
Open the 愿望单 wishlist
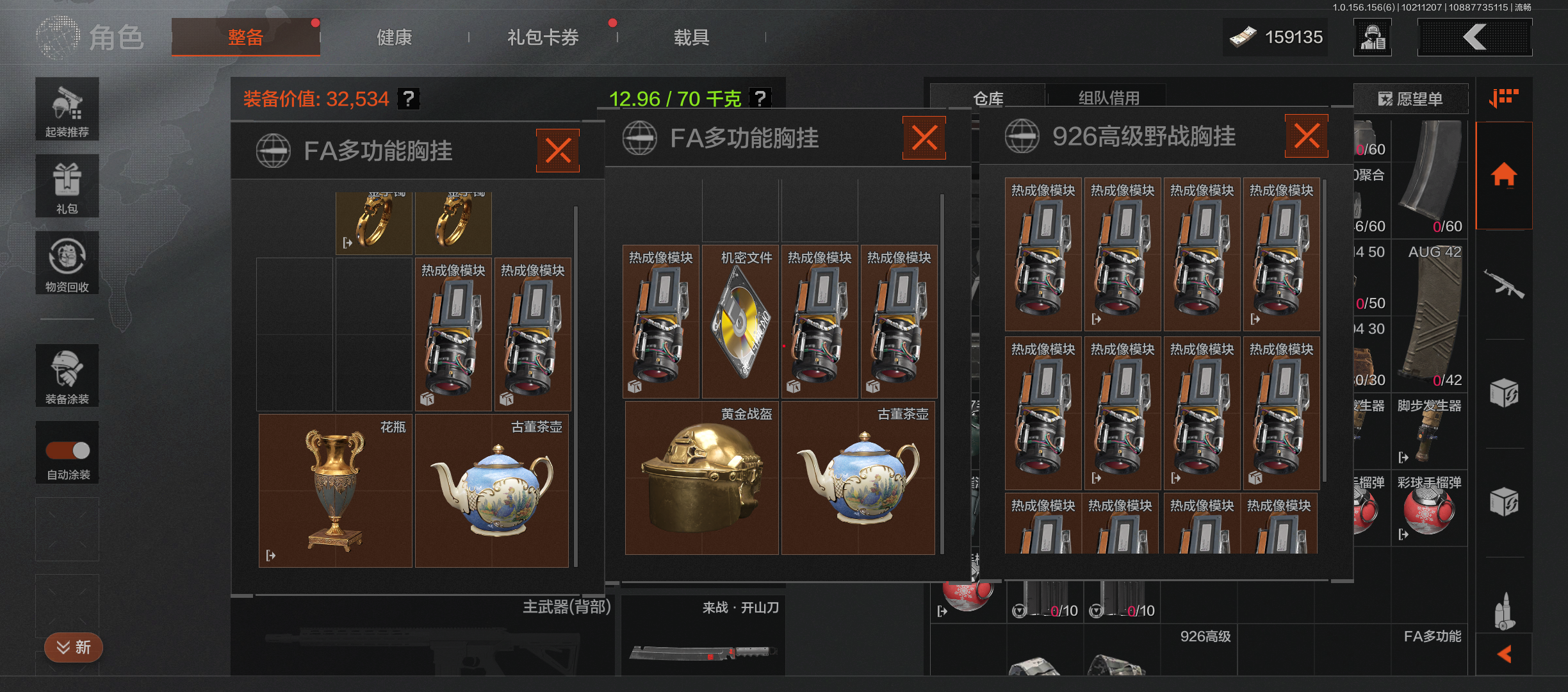point(1412,99)
